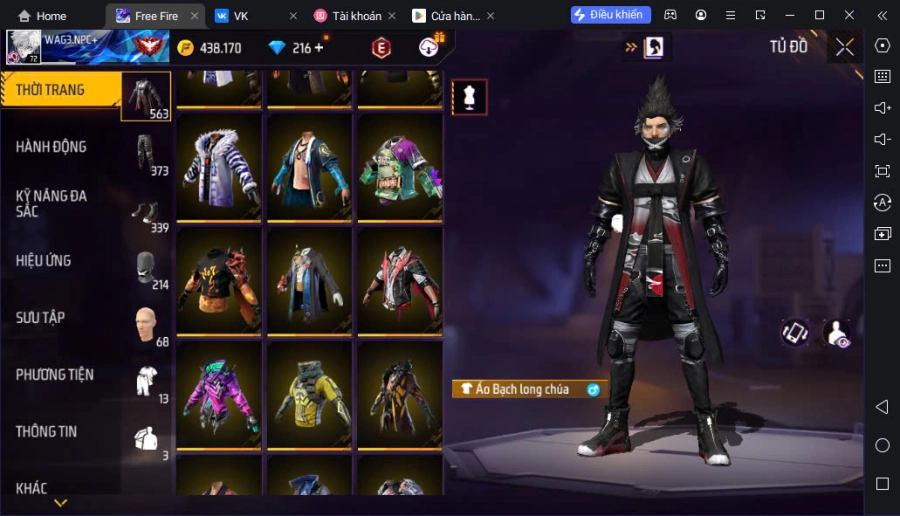The width and height of the screenshot is (900, 516).
Task: Close the wardrobe with the X button
Action: click(845, 47)
